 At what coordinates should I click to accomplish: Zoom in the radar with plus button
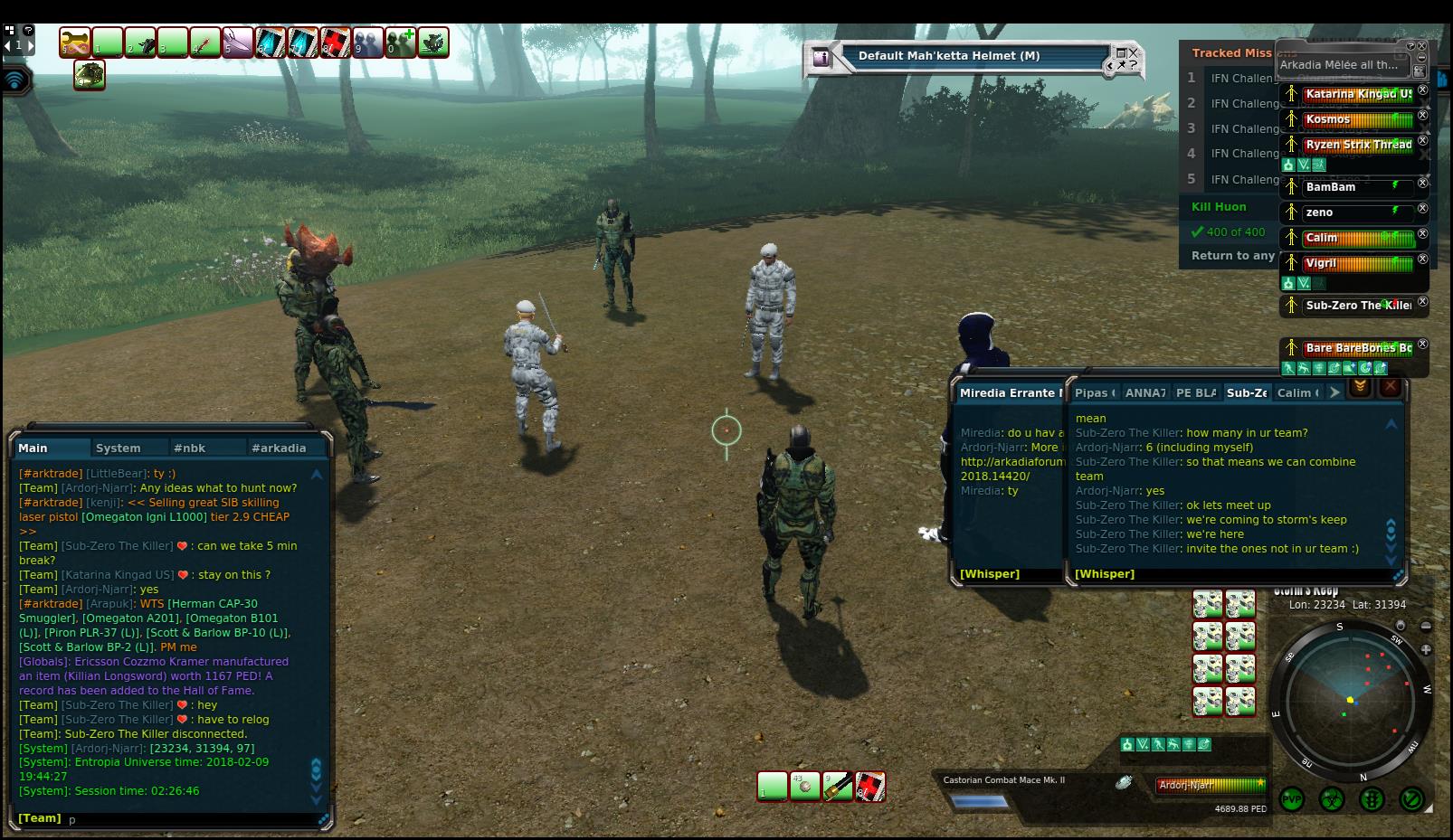click(1426, 649)
